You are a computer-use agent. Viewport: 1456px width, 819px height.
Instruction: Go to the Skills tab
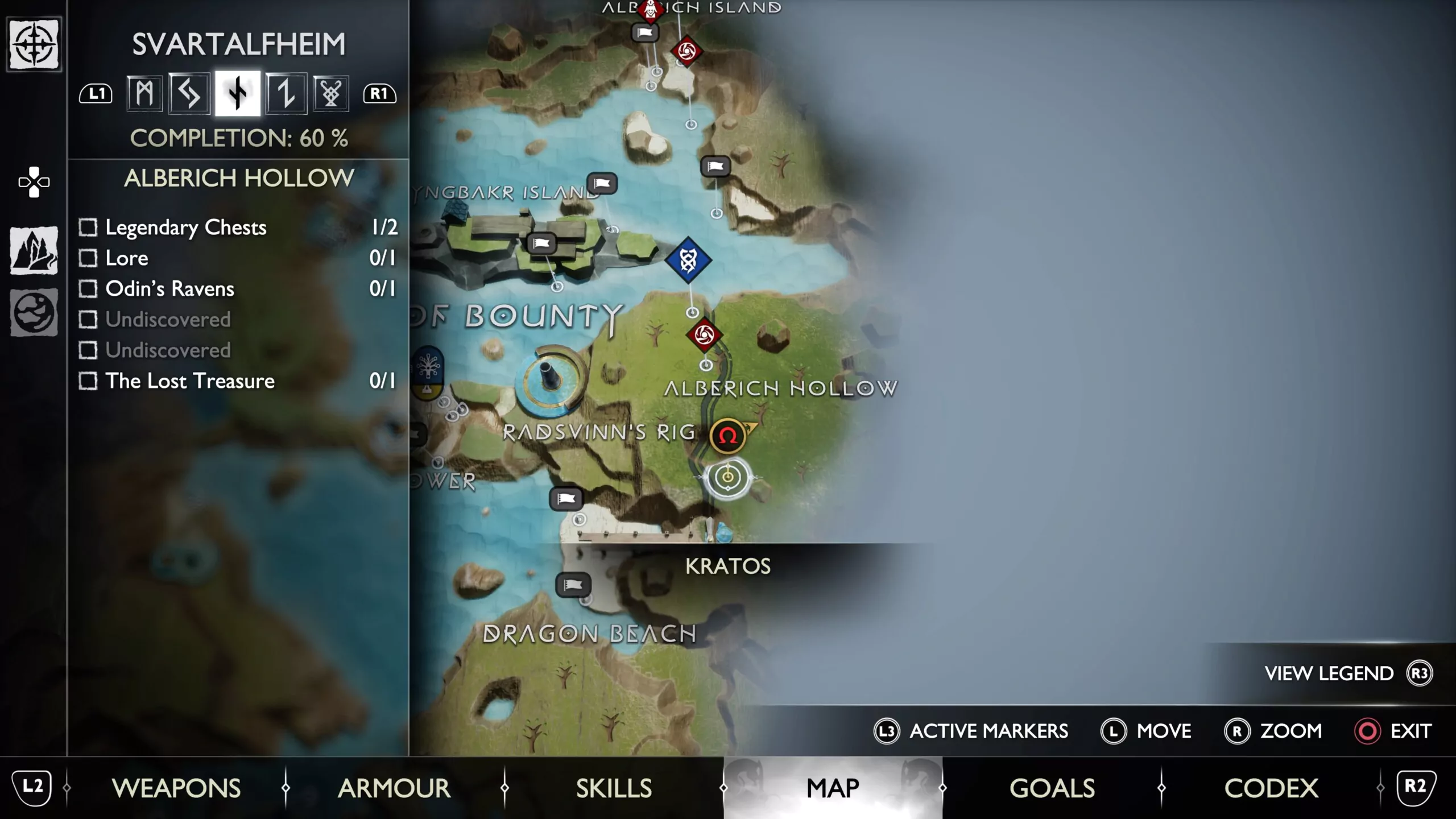pyautogui.click(x=614, y=788)
